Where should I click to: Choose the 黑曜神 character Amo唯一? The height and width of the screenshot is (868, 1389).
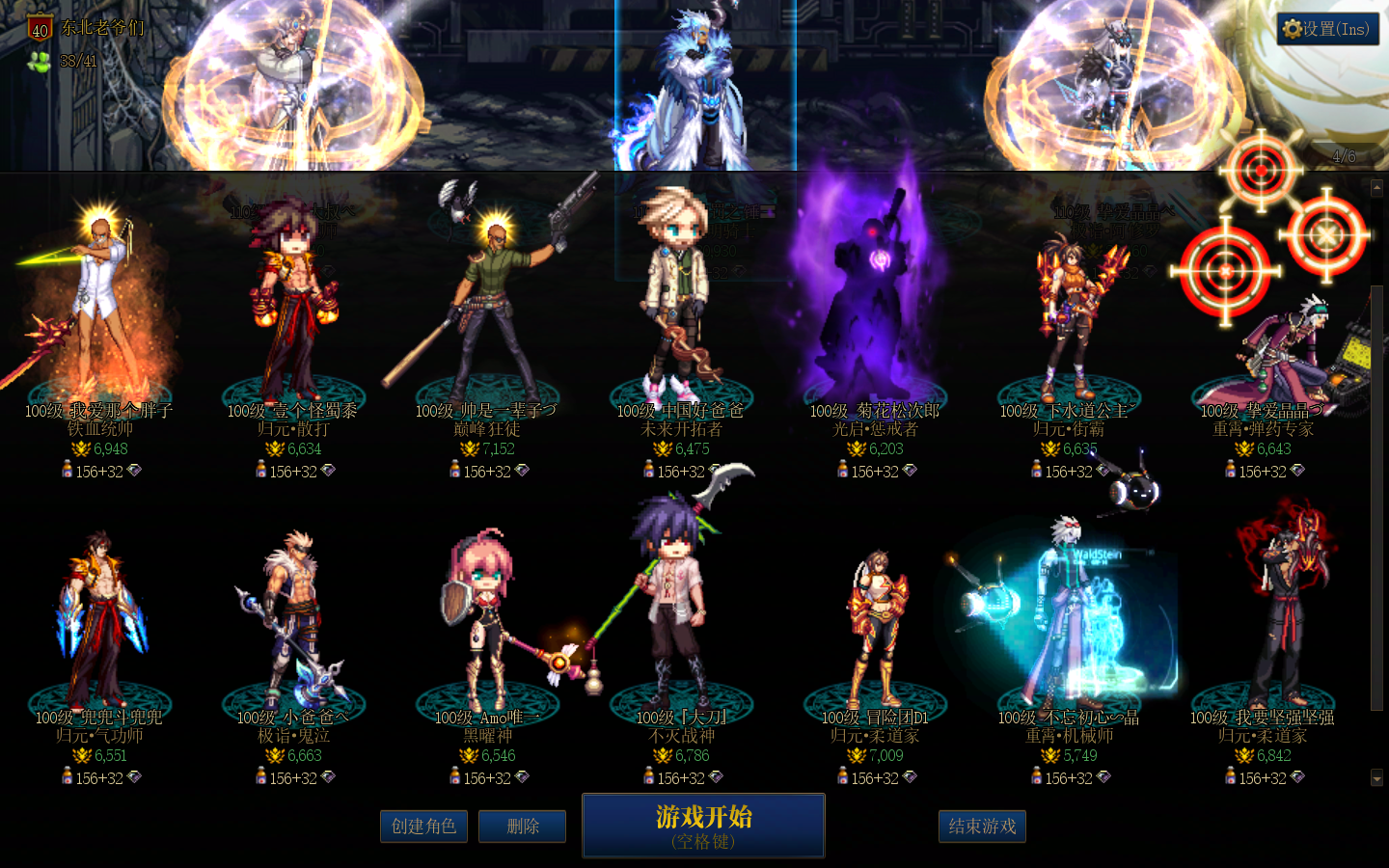tap(487, 627)
